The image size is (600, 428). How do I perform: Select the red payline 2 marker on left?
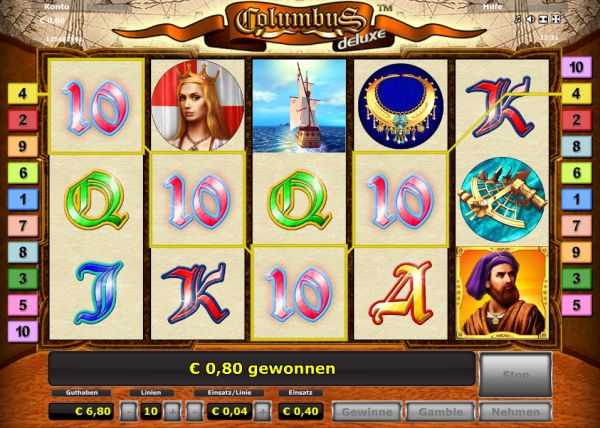22,121
